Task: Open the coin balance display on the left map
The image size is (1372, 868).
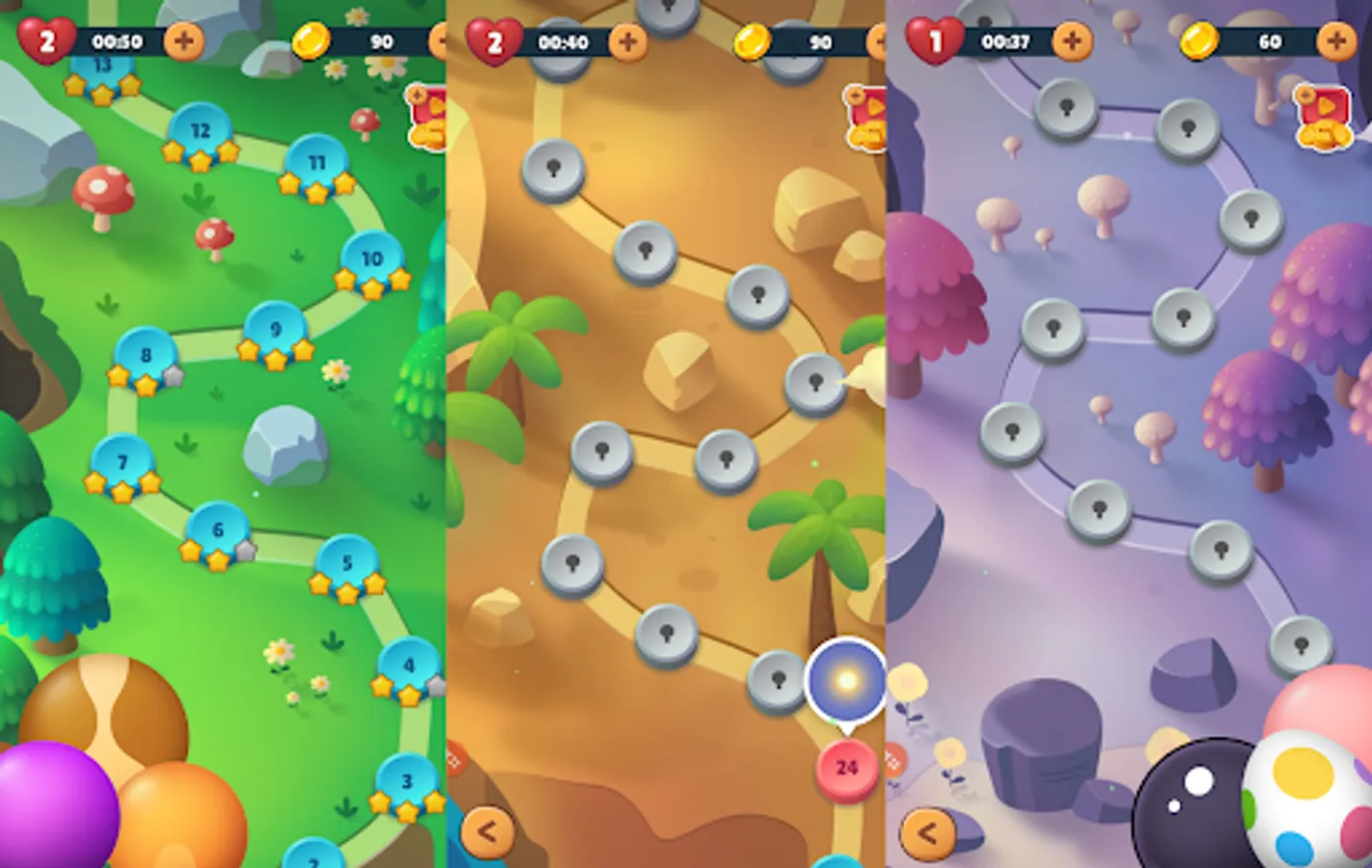Action: click(x=347, y=41)
